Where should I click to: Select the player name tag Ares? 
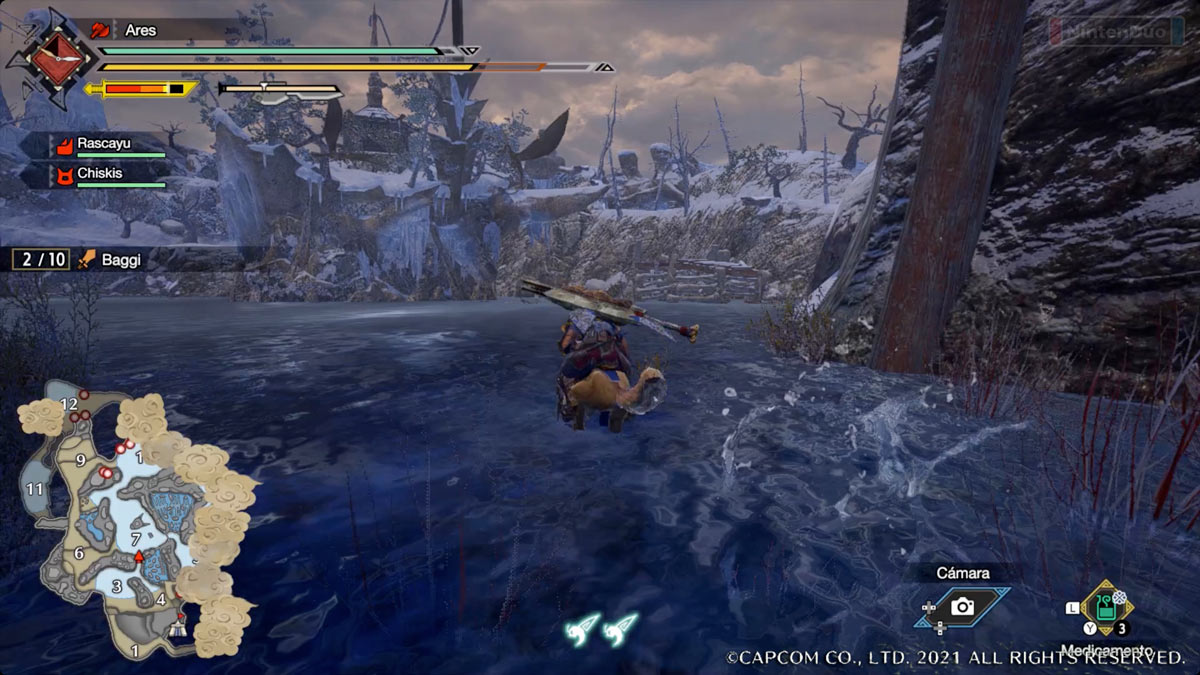(x=140, y=30)
